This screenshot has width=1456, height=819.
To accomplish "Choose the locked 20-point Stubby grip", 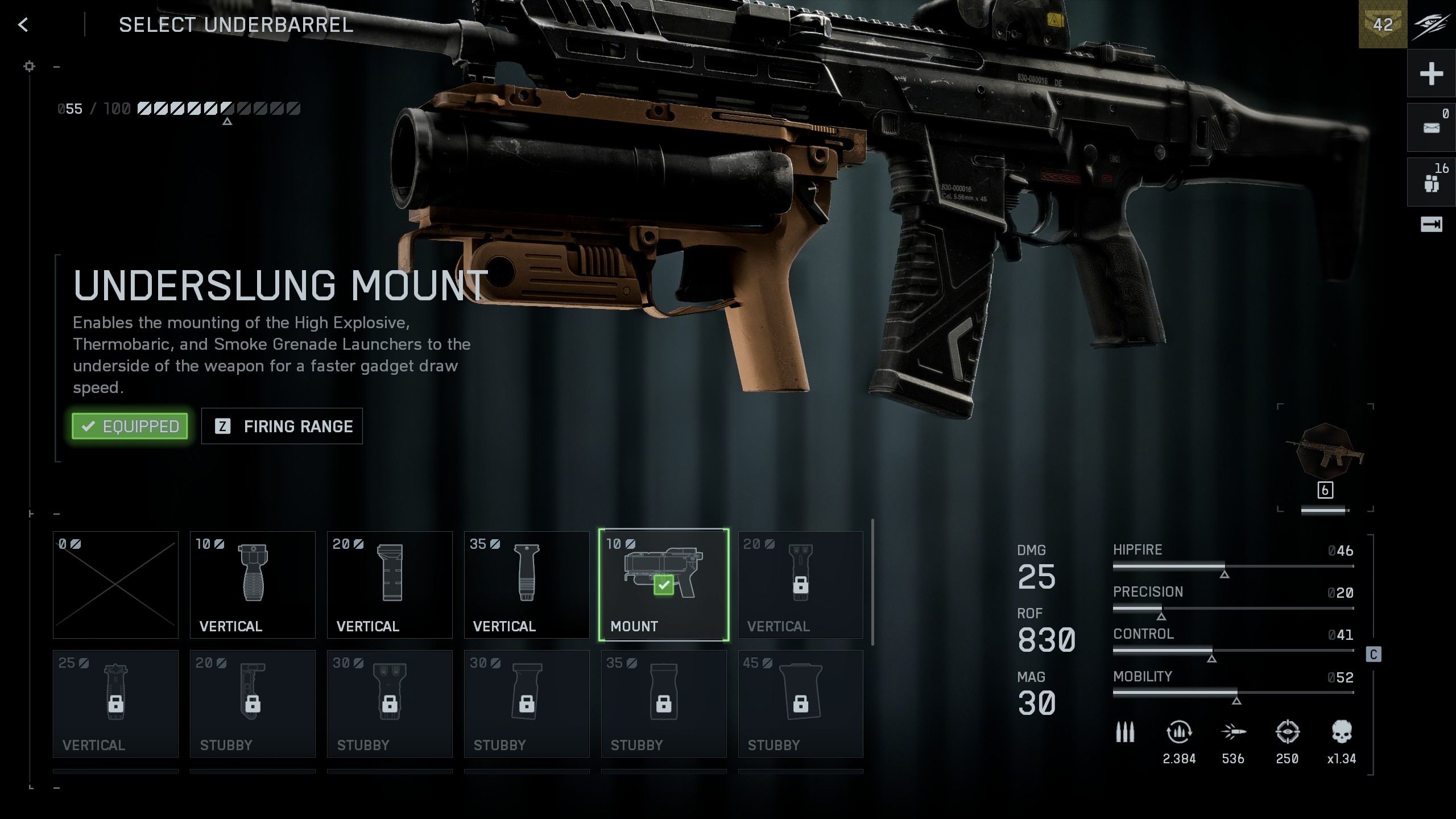I will pos(253,704).
